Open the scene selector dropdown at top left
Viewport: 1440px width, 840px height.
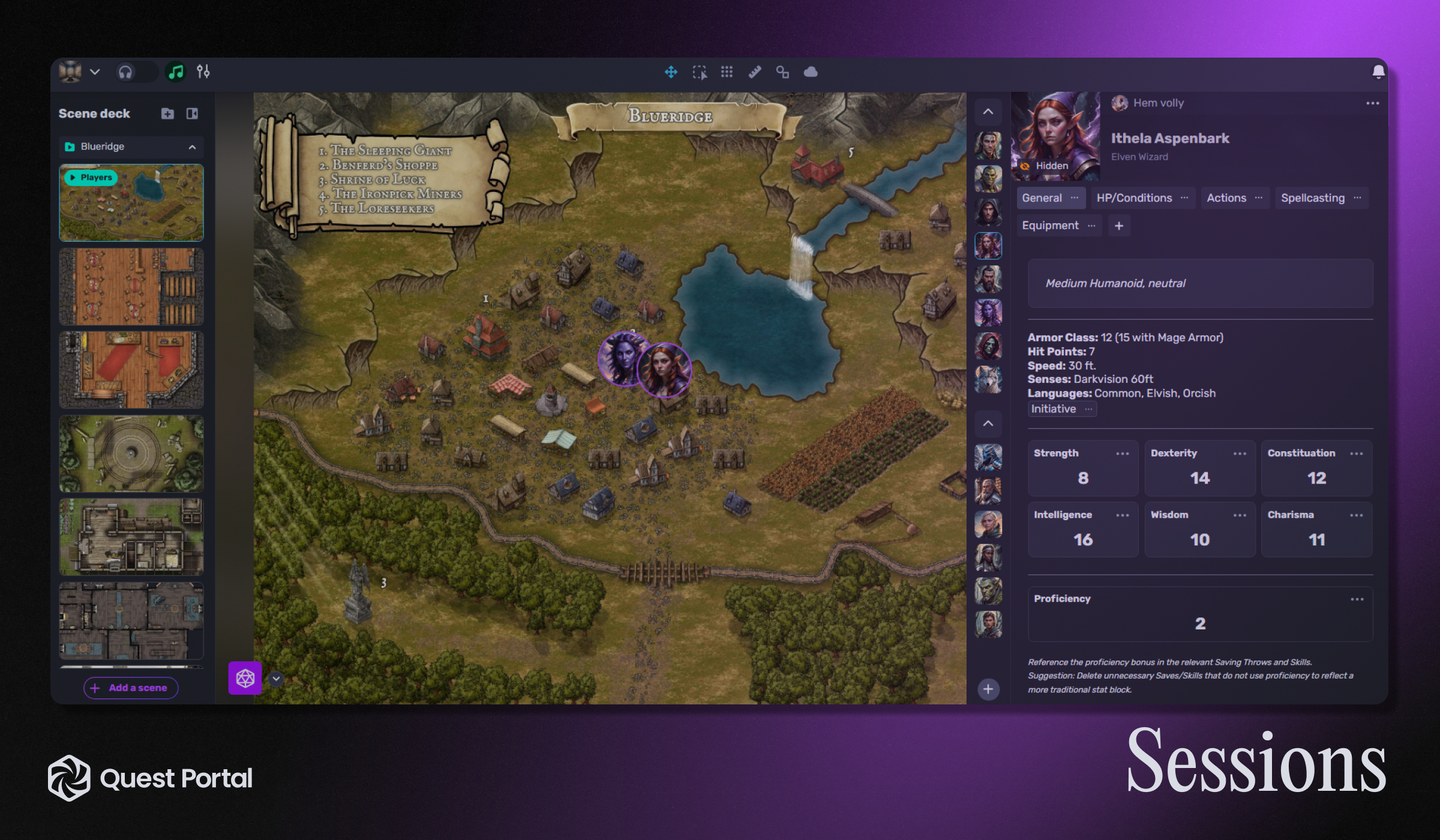(95, 71)
